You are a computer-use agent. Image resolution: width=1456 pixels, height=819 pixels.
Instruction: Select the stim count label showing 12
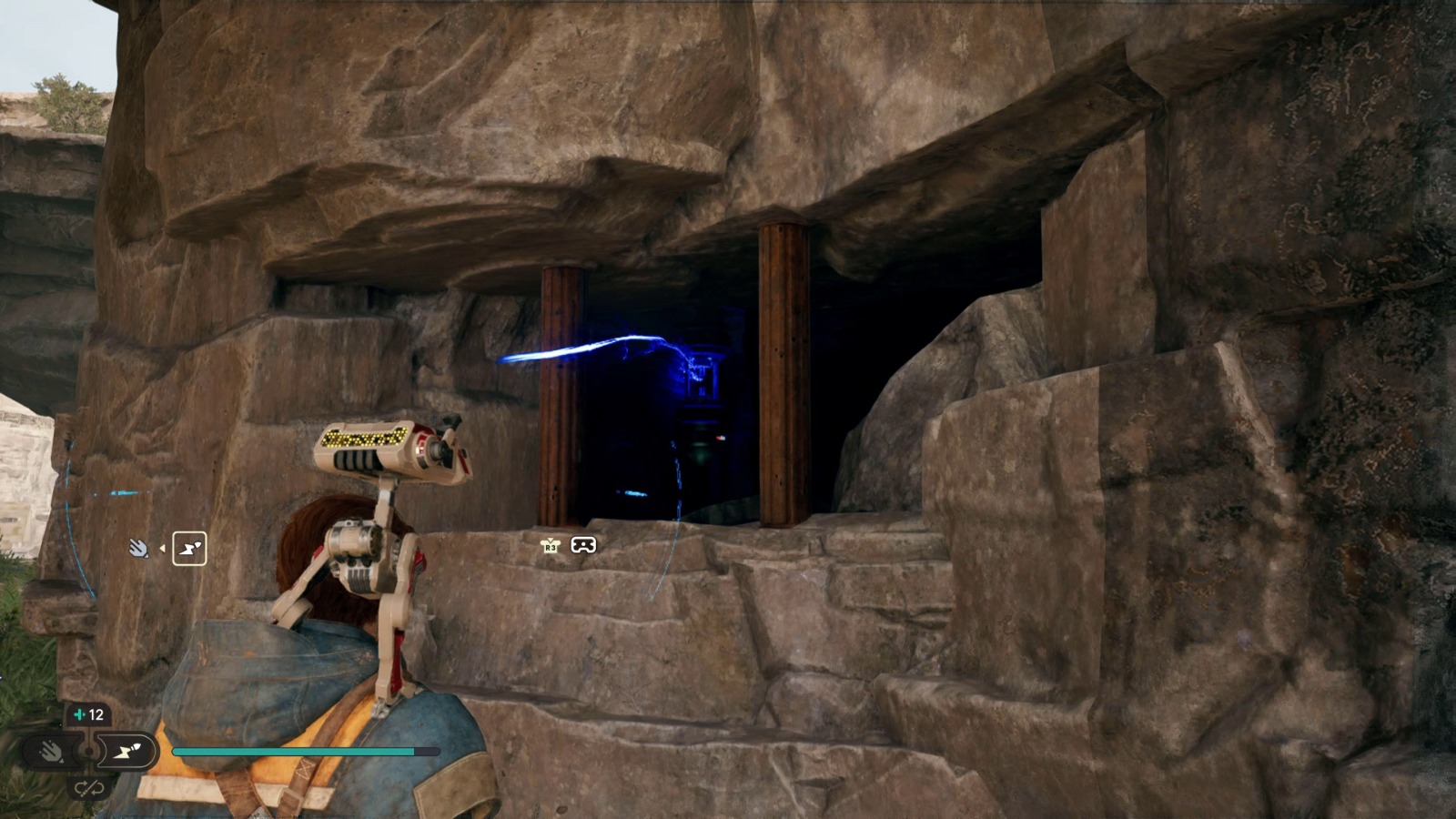tap(95, 713)
